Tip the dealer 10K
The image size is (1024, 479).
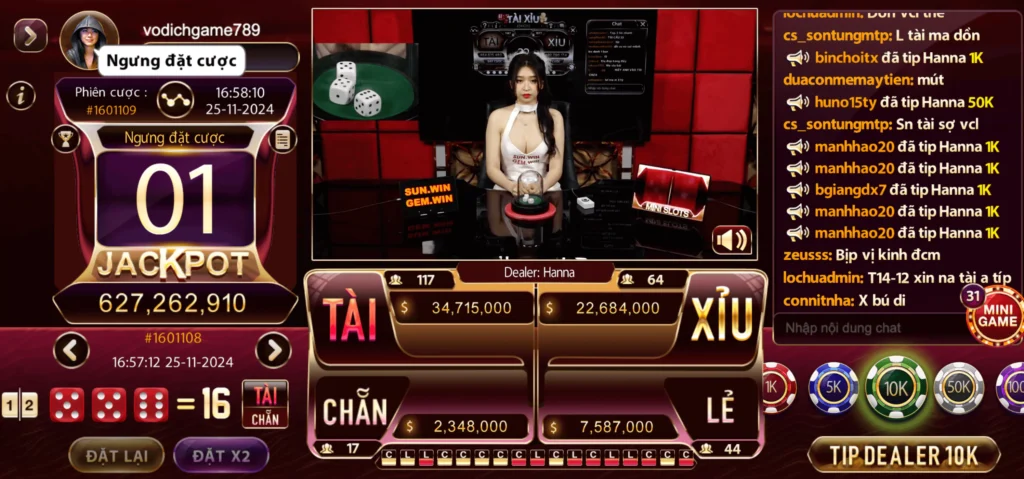pyautogui.click(x=903, y=455)
